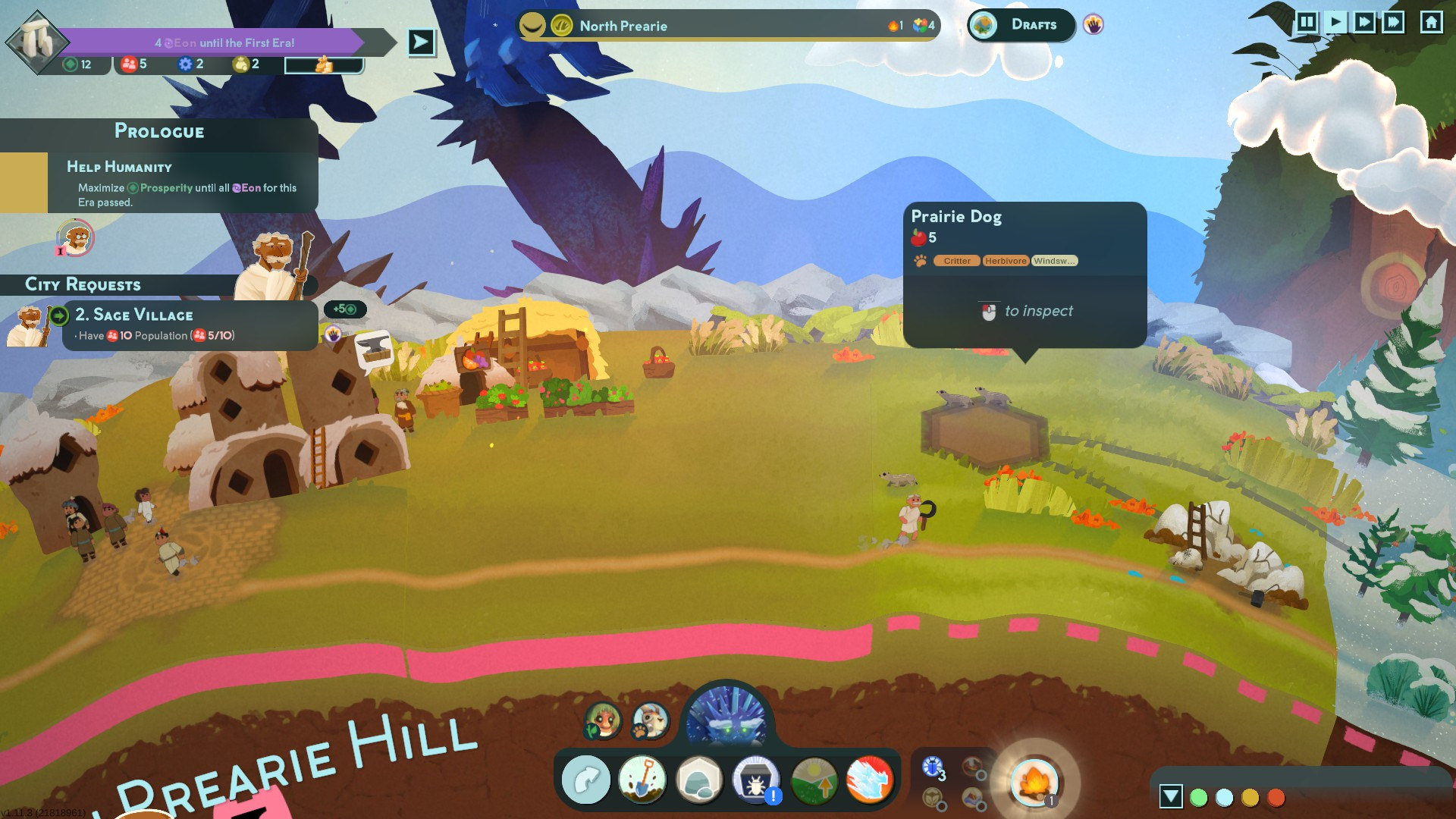1456x819 pixels.
Task: Open the beetle box with alert badge
Action: (755, 780)
